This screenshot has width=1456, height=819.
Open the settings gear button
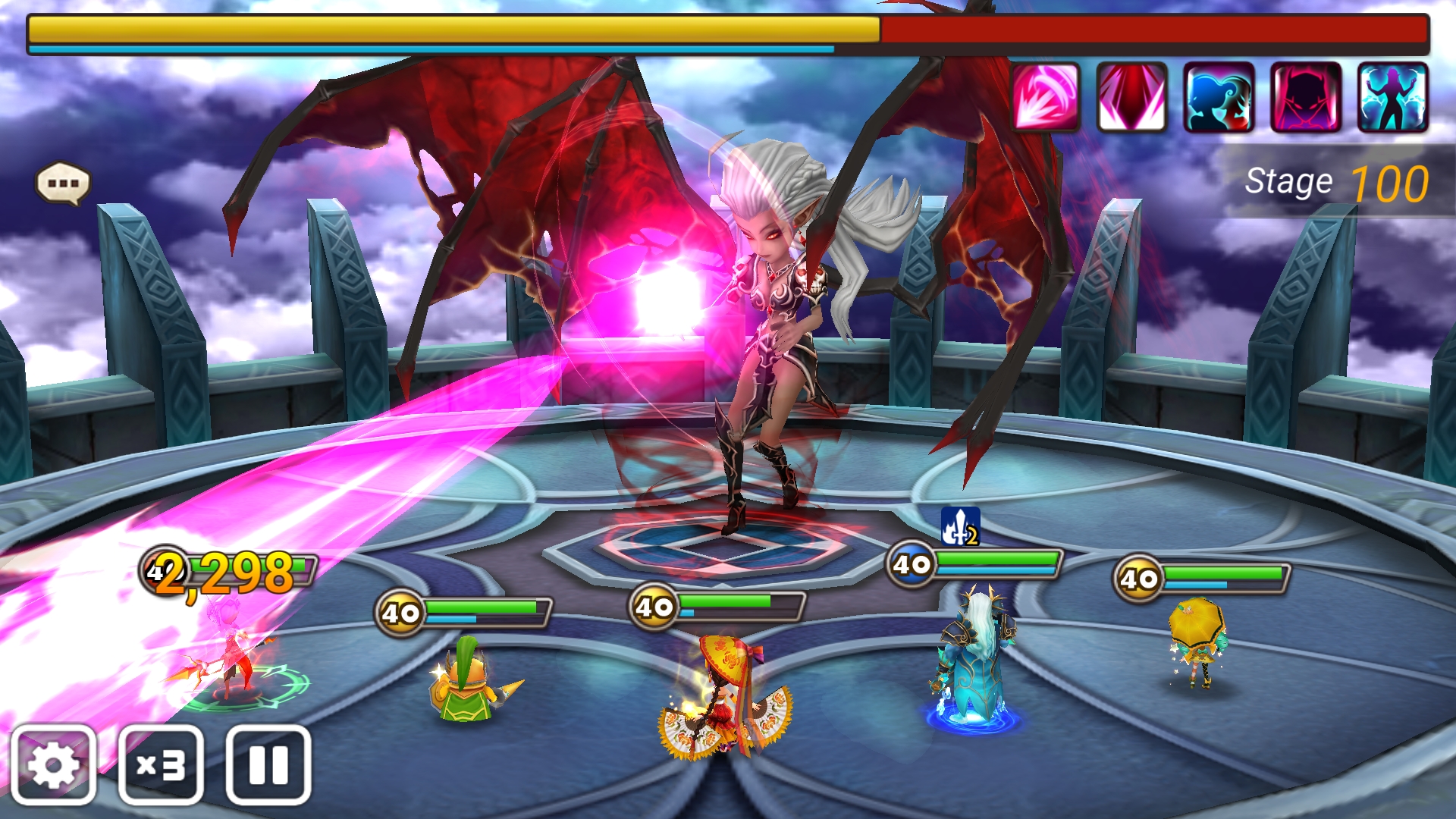click(x=53, y=764)
